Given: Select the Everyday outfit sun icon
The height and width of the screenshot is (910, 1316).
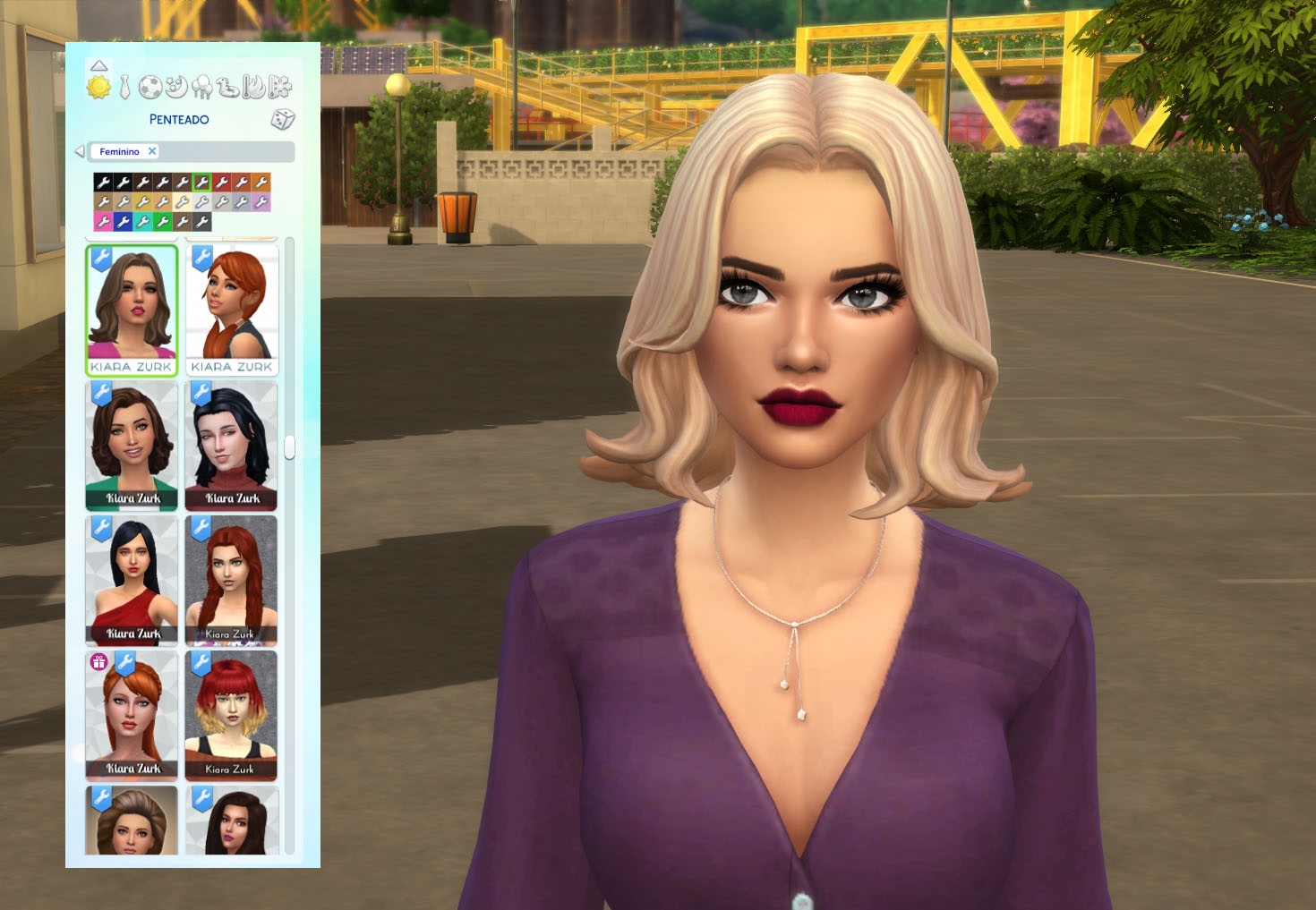Looking at the screenshot, I should 98,88.
